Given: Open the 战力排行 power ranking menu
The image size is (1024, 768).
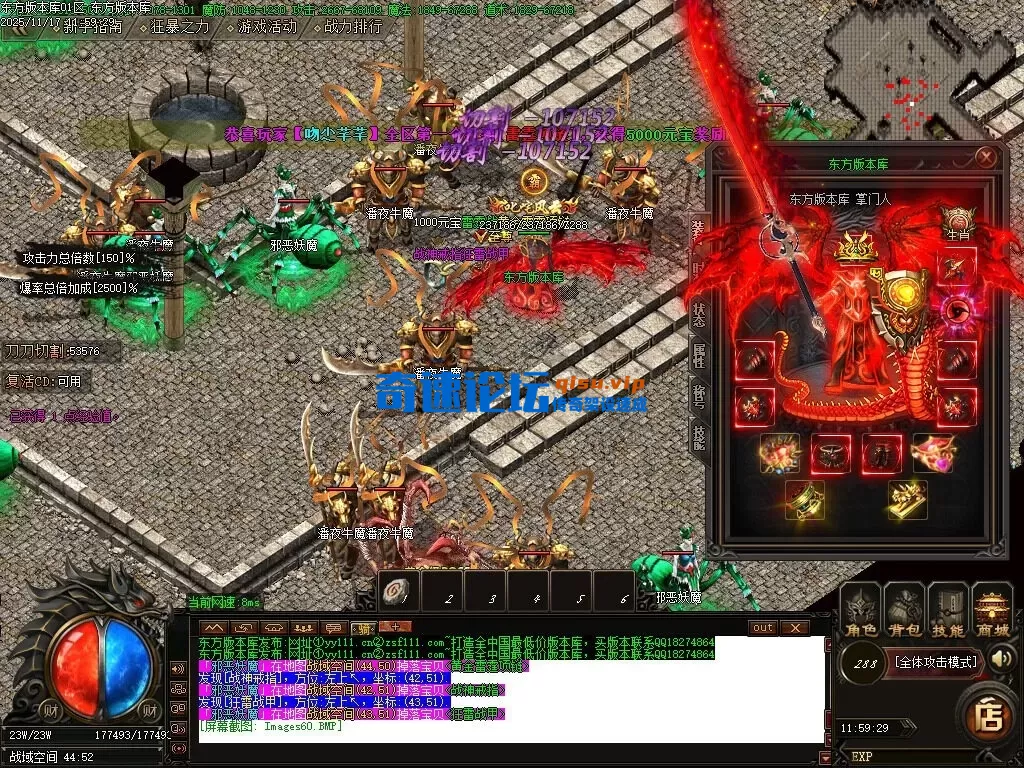Looking at the screenshot, I should [x=354, y=27].
